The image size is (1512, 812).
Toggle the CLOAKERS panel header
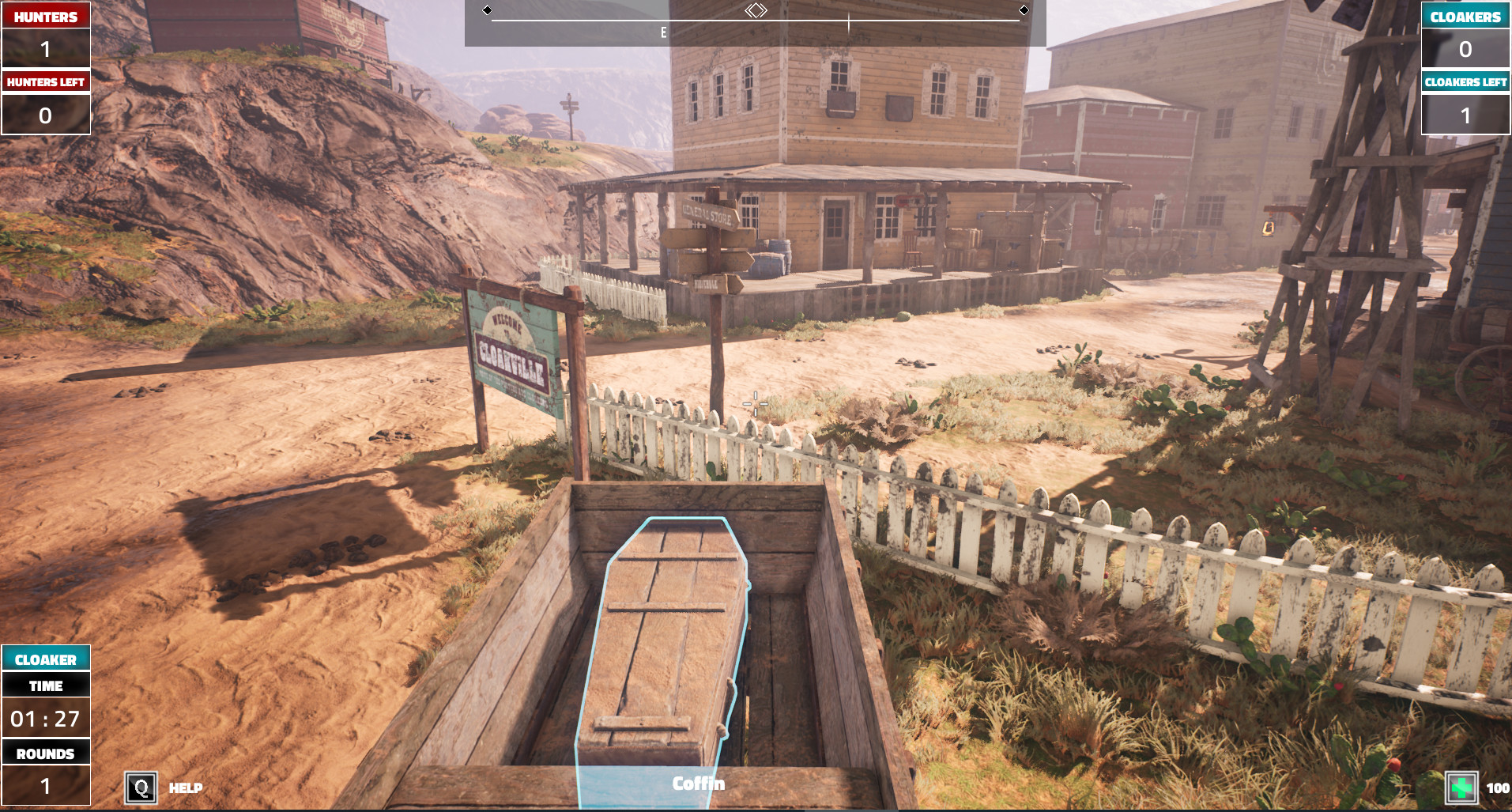pos(1466,15)
